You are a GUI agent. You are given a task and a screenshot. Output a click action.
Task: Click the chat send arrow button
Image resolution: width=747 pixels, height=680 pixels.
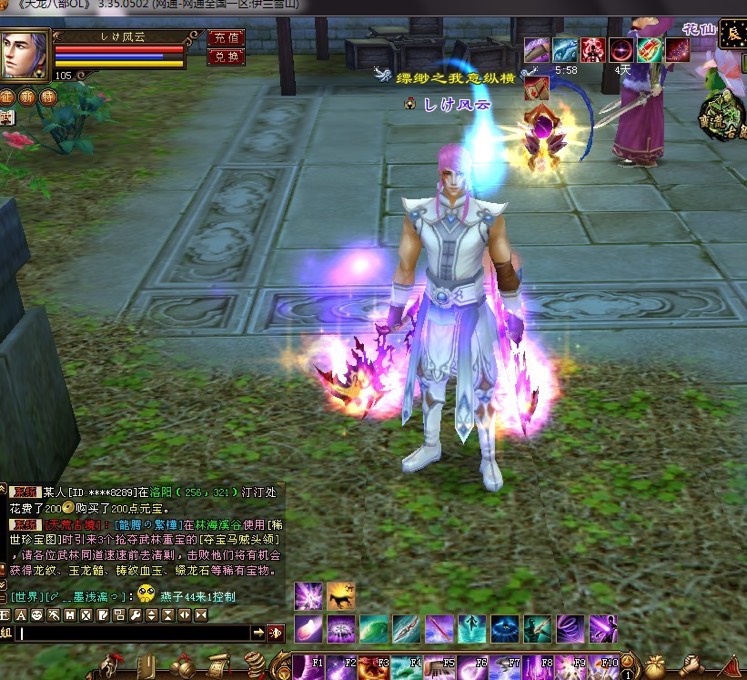point(258,633)
